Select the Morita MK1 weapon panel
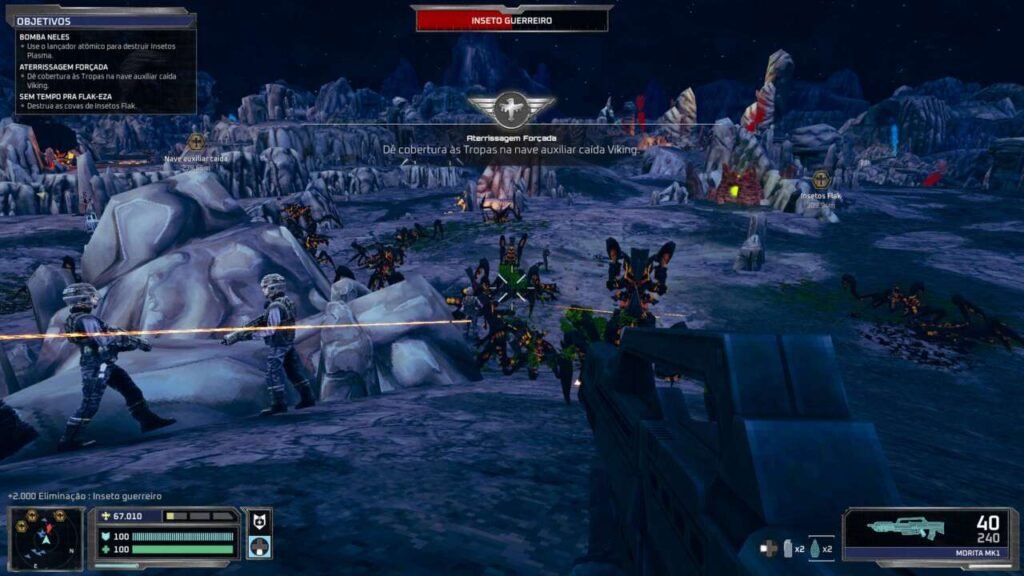 point(928,538)
